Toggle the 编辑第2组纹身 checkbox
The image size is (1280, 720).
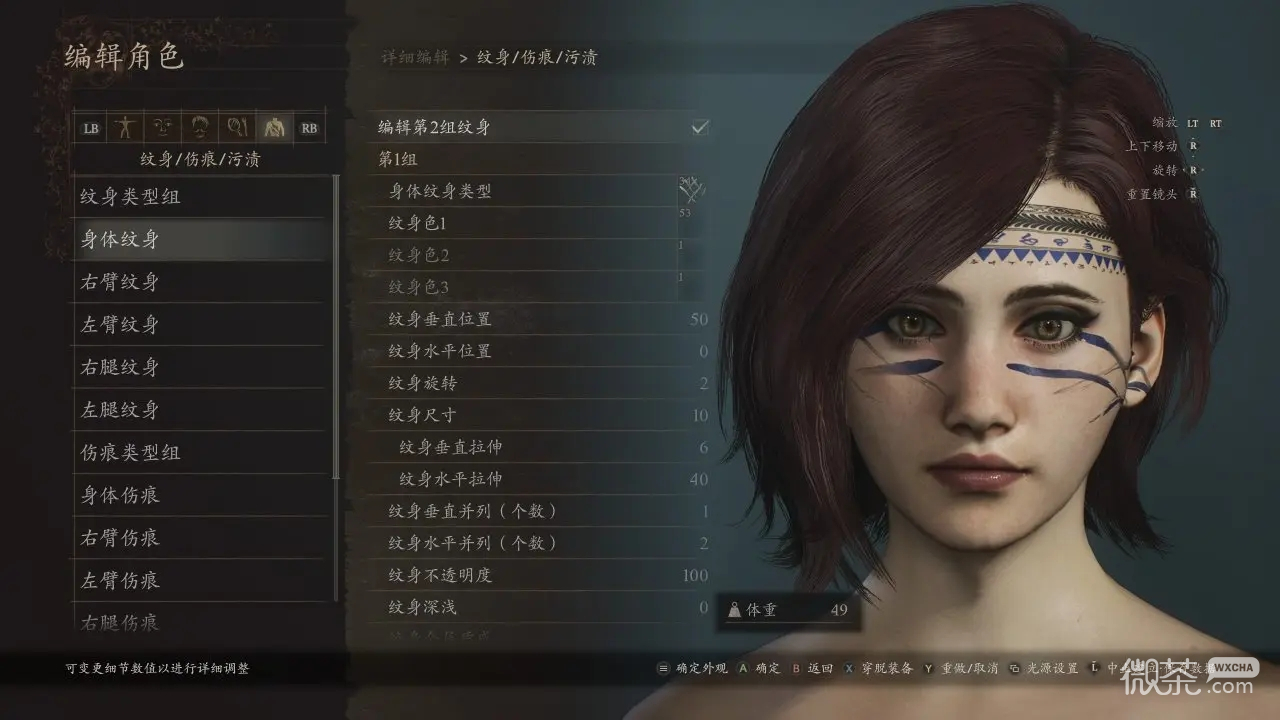click(700, 127)
